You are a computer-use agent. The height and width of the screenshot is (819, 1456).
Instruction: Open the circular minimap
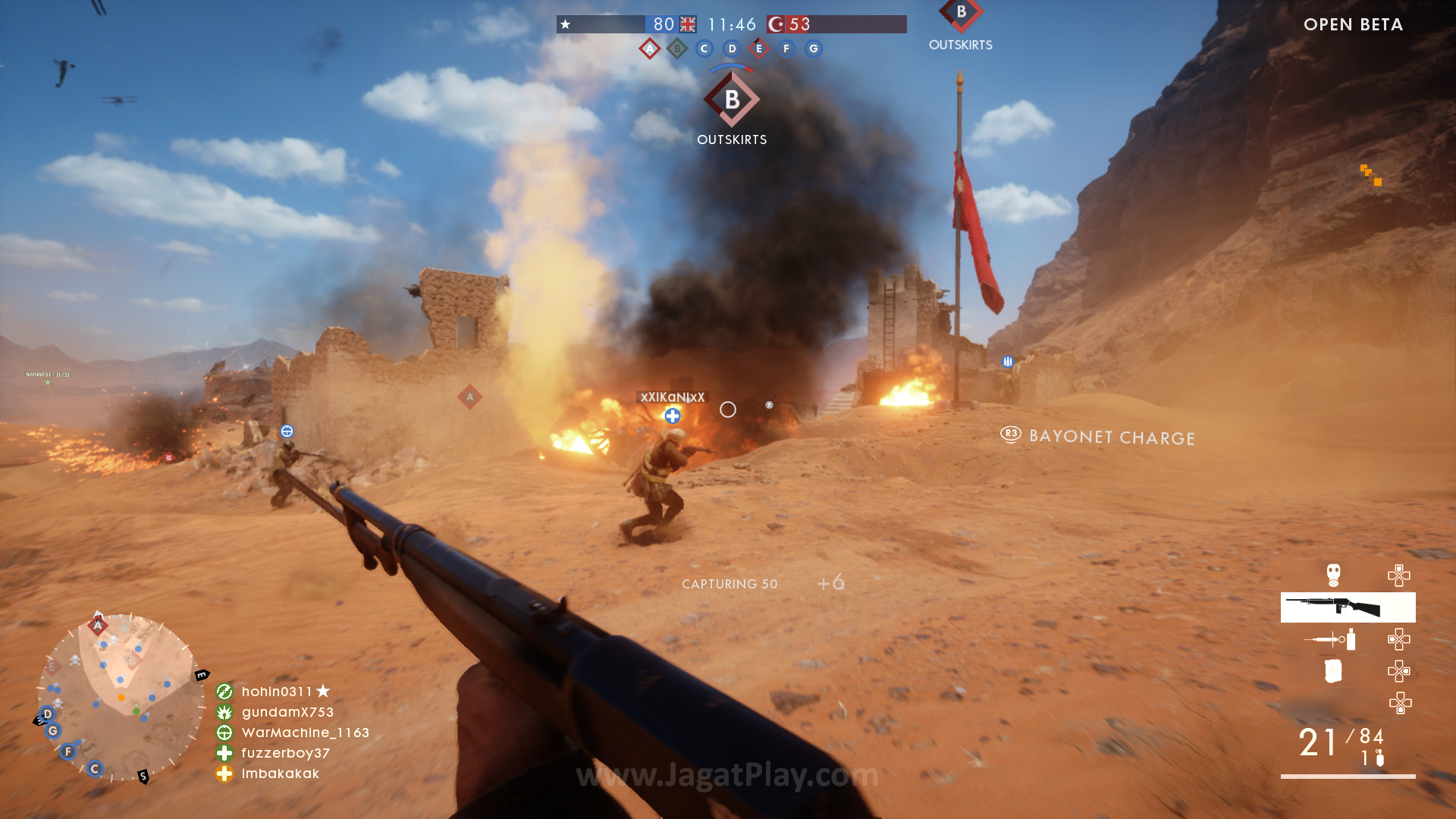pos(121,697)
